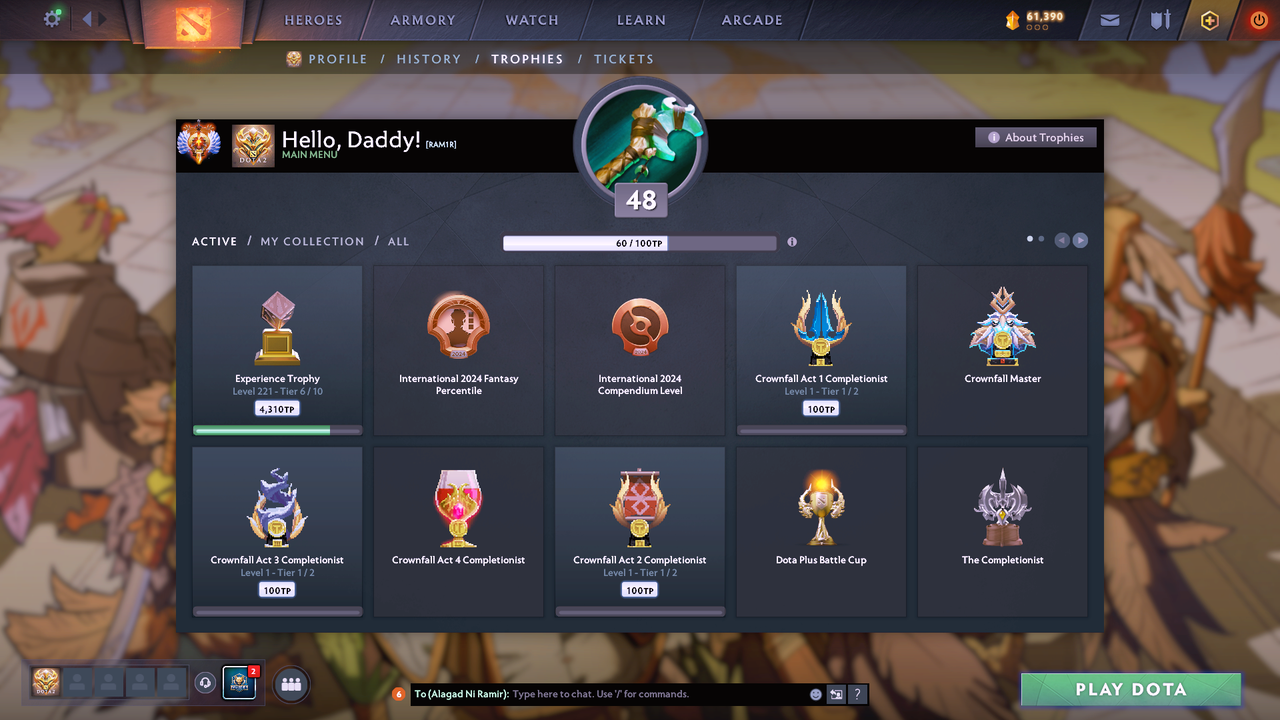Screen dimensions: 1280x720
Task: Click the power button to exit Dota
Action: point(1258,20)
